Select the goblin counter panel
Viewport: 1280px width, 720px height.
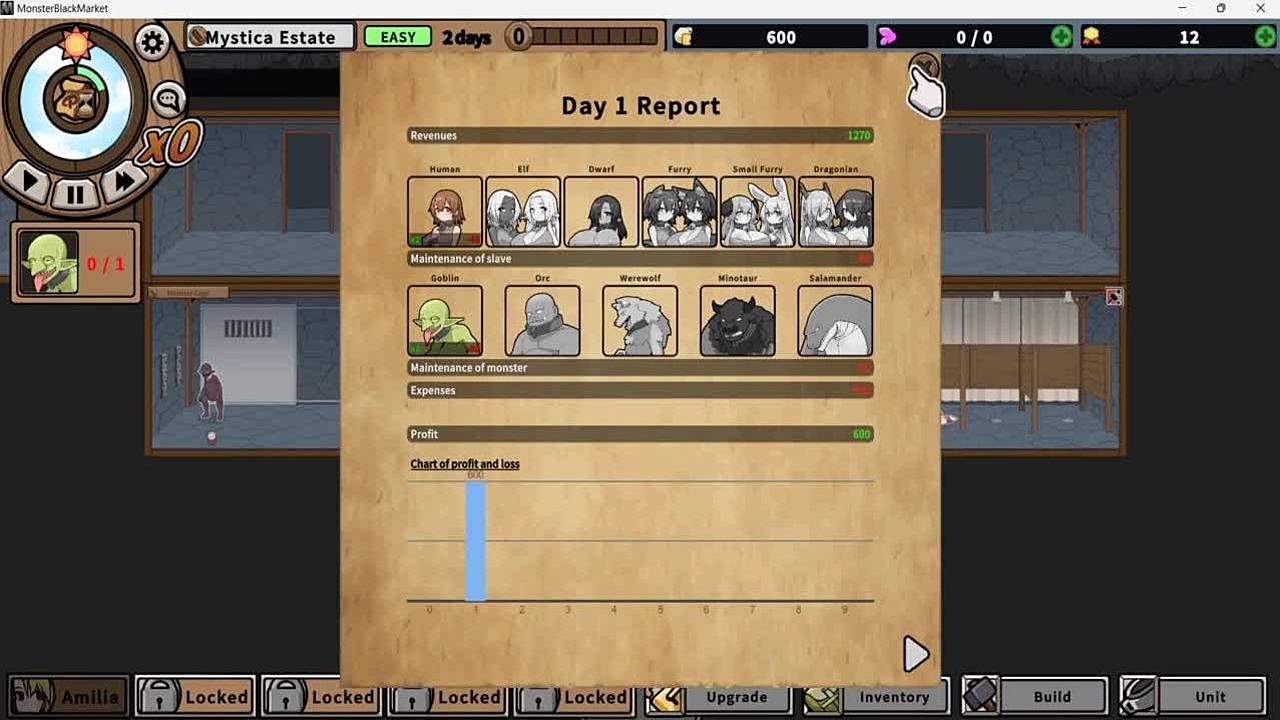pyautogui.click(x=76, y=264)
